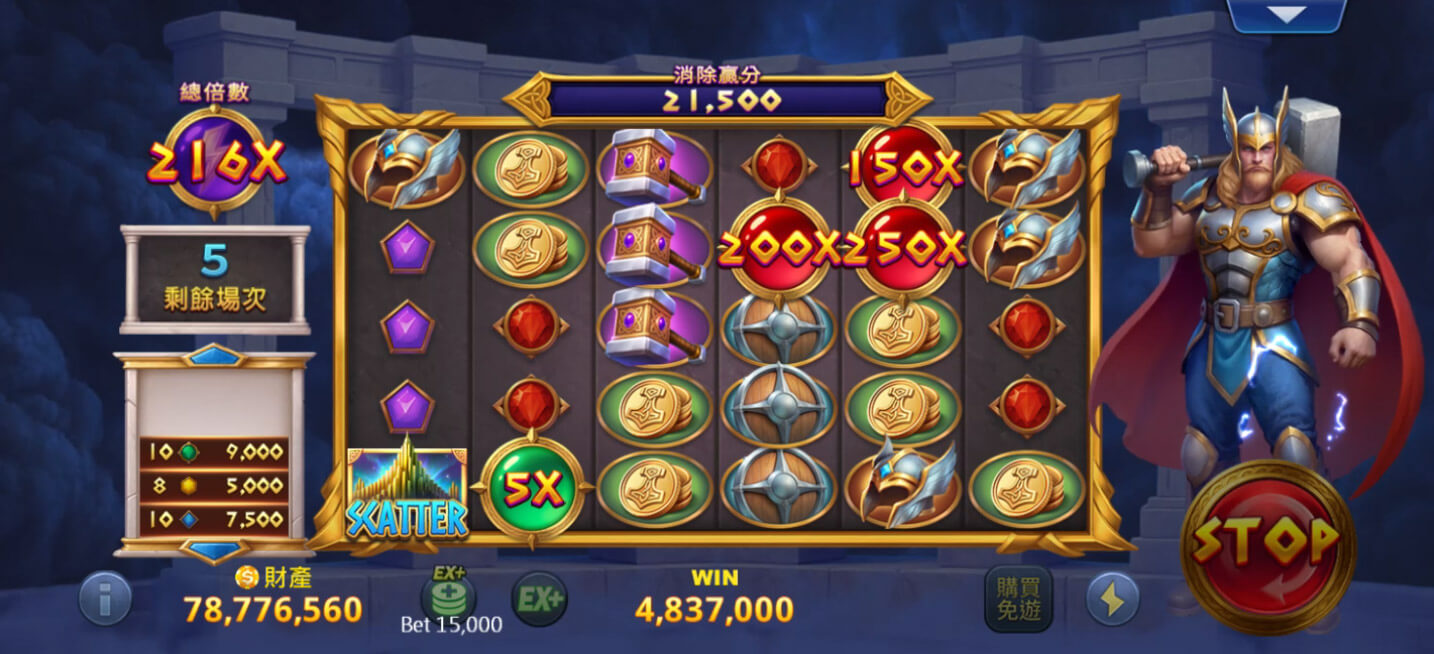Toggle the green EX+ button

539,599
